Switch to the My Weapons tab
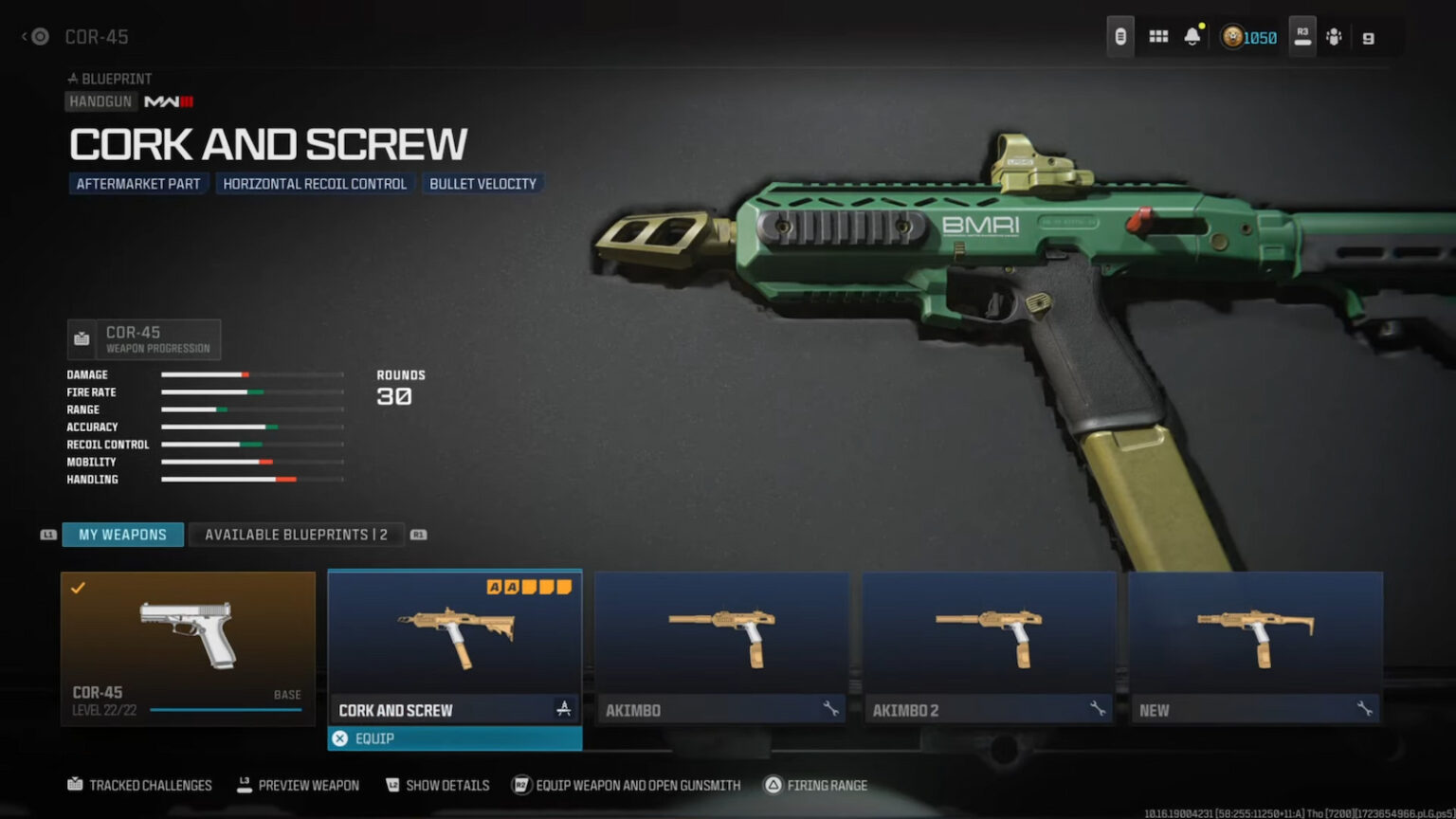The height and width of the screenshot is (819, 1456). pos(122,534)
